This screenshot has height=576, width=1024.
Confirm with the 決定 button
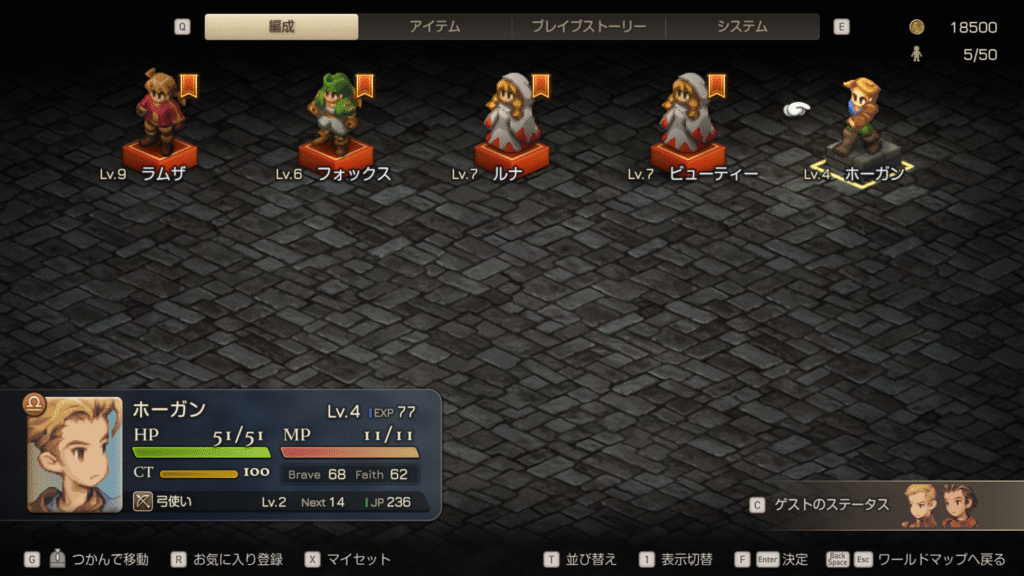coord(795,560)
